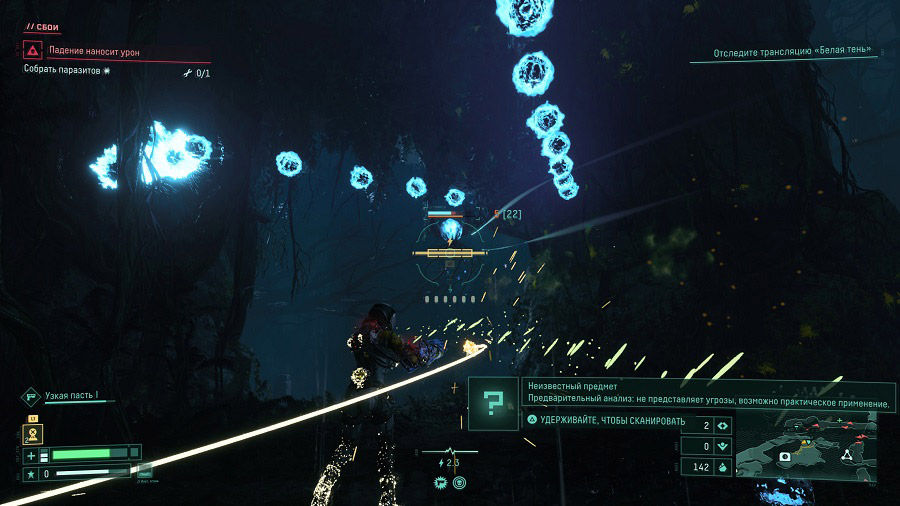The image size is (900, 506).
Task: Select the star proficiency icon
Action: (x=31, y=472)
